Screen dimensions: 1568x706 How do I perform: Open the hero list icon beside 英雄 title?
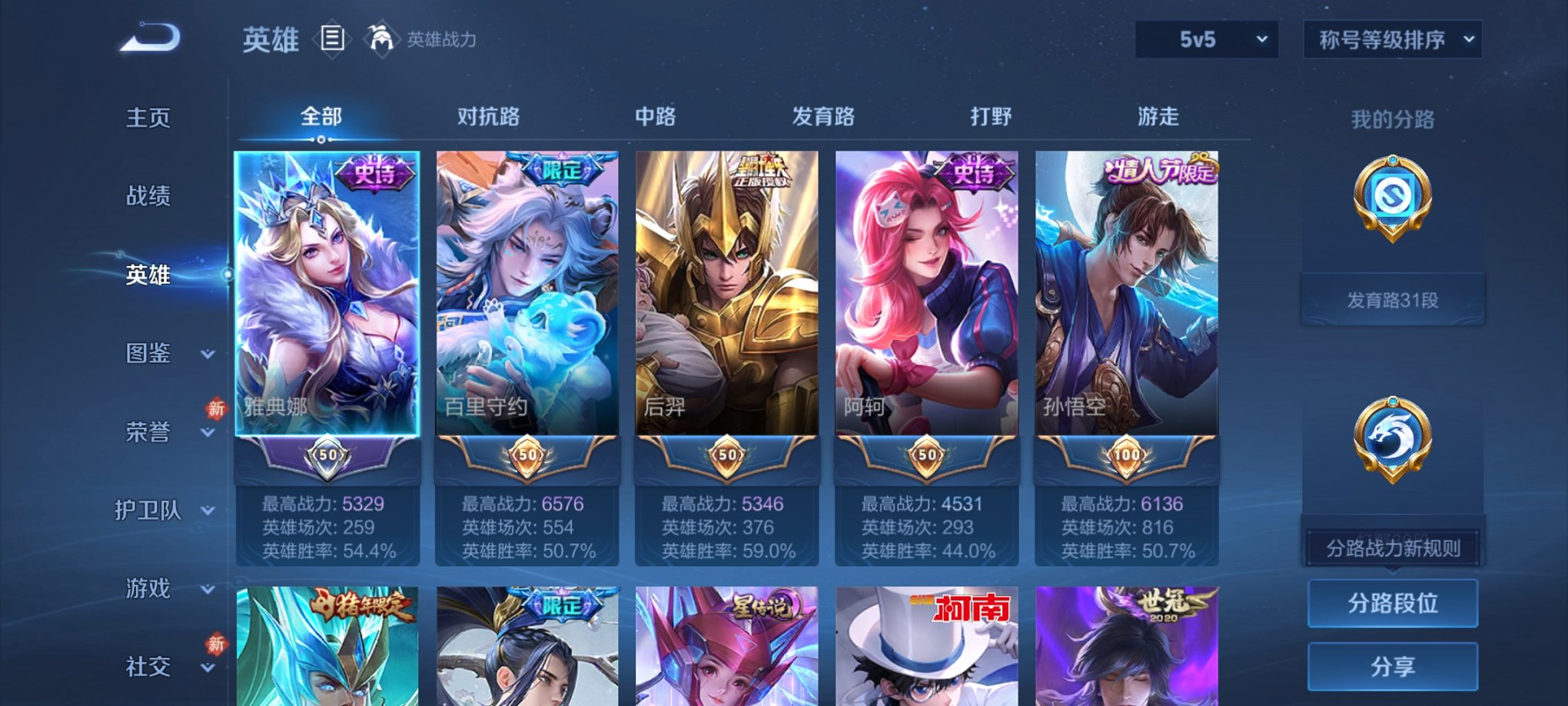[332, 40]
